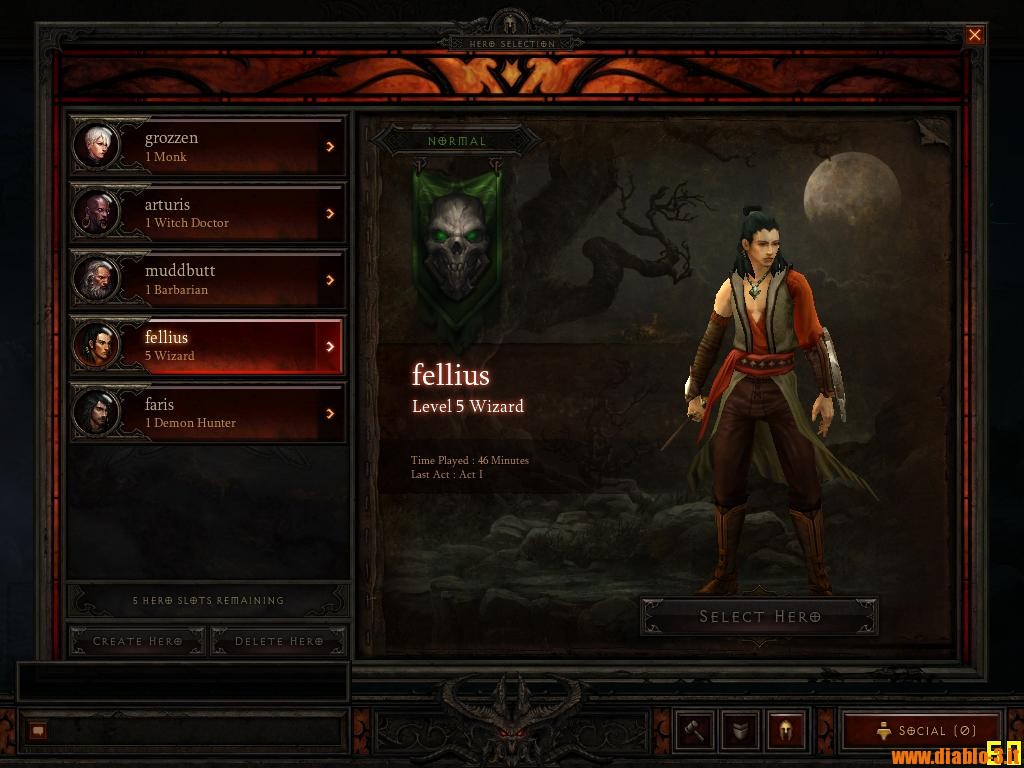Open the Social panel
This screenshot has width=1024, height=768.
click(x=923, y=731)
